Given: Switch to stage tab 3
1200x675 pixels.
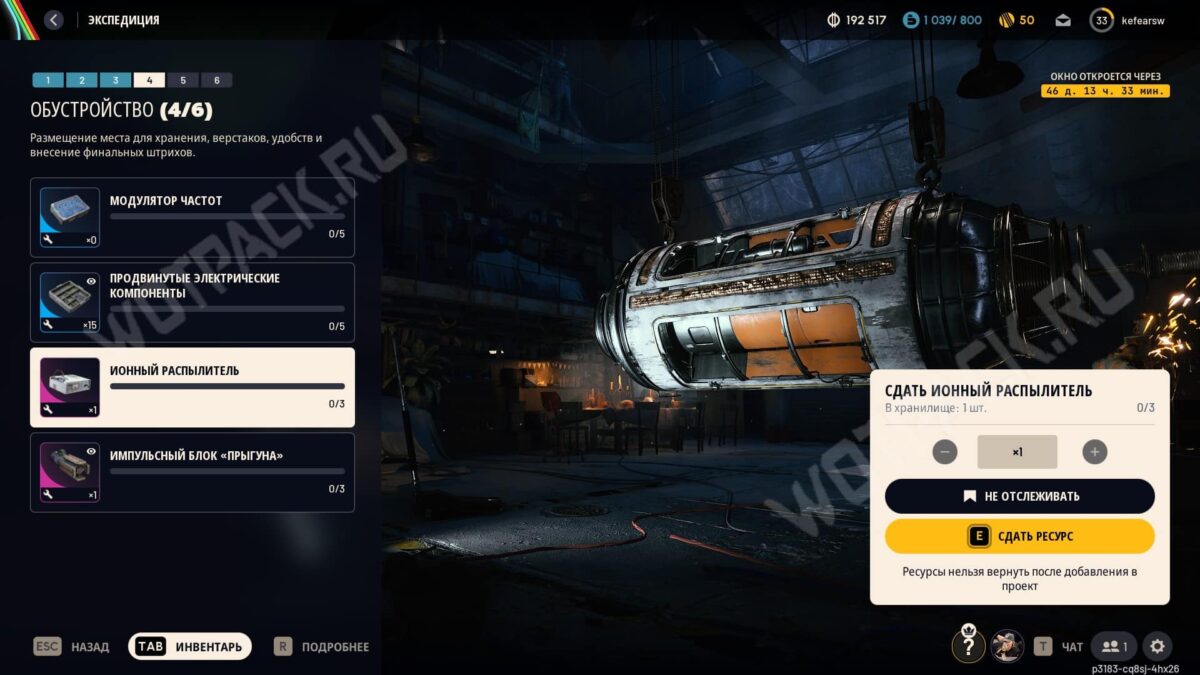Looking at the screenshot, I should click(x=115, y=80).
